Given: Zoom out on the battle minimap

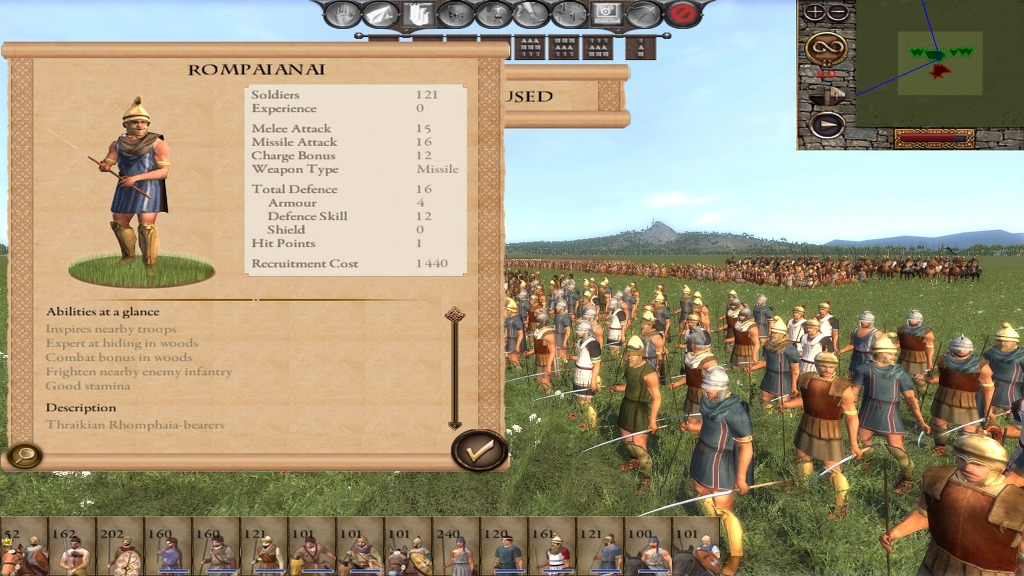Looking at the screenshot, I should tap(838, 13).
